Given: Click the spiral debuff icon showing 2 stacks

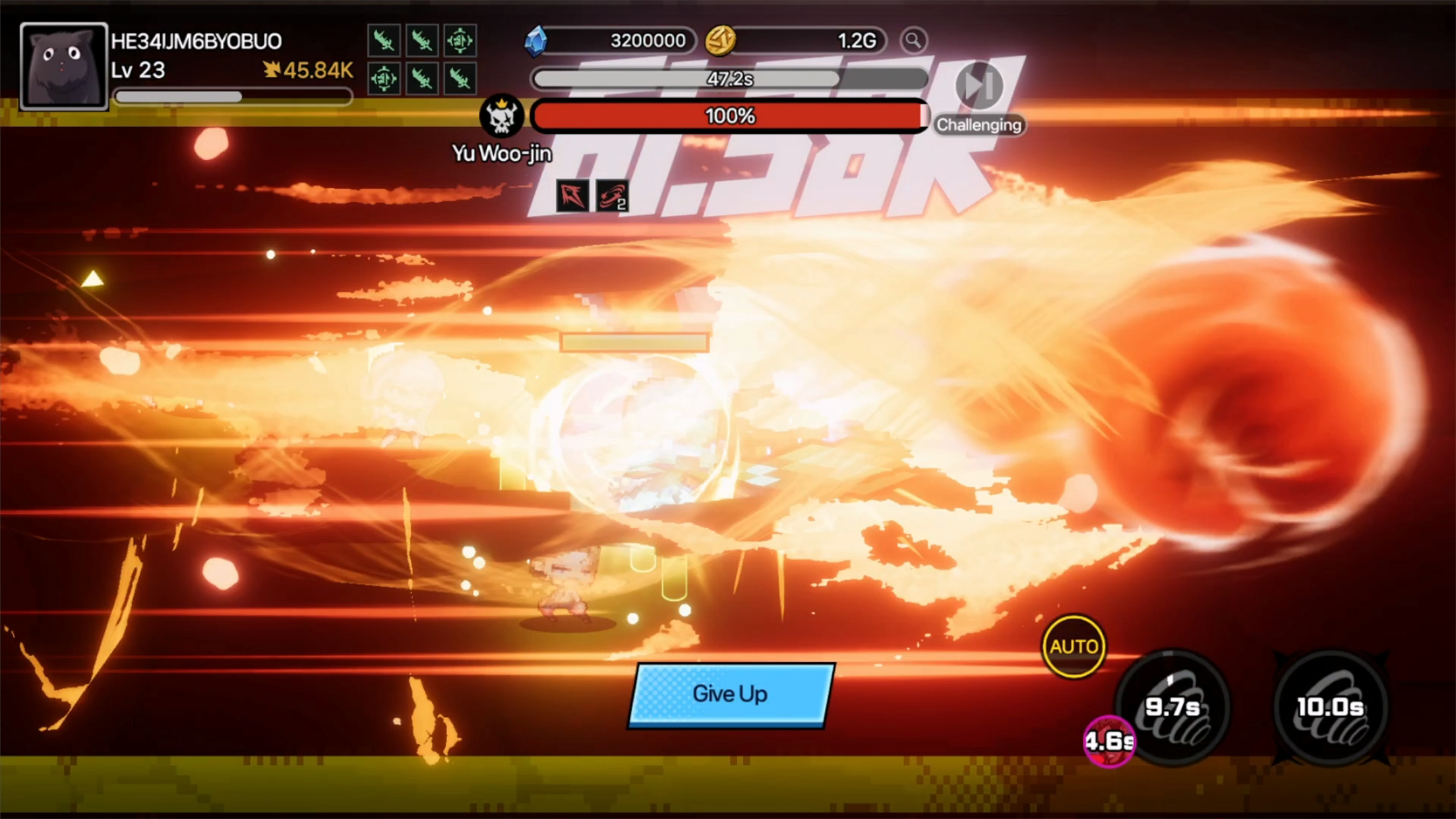Looking at the screenshot, I should [611, 194].
